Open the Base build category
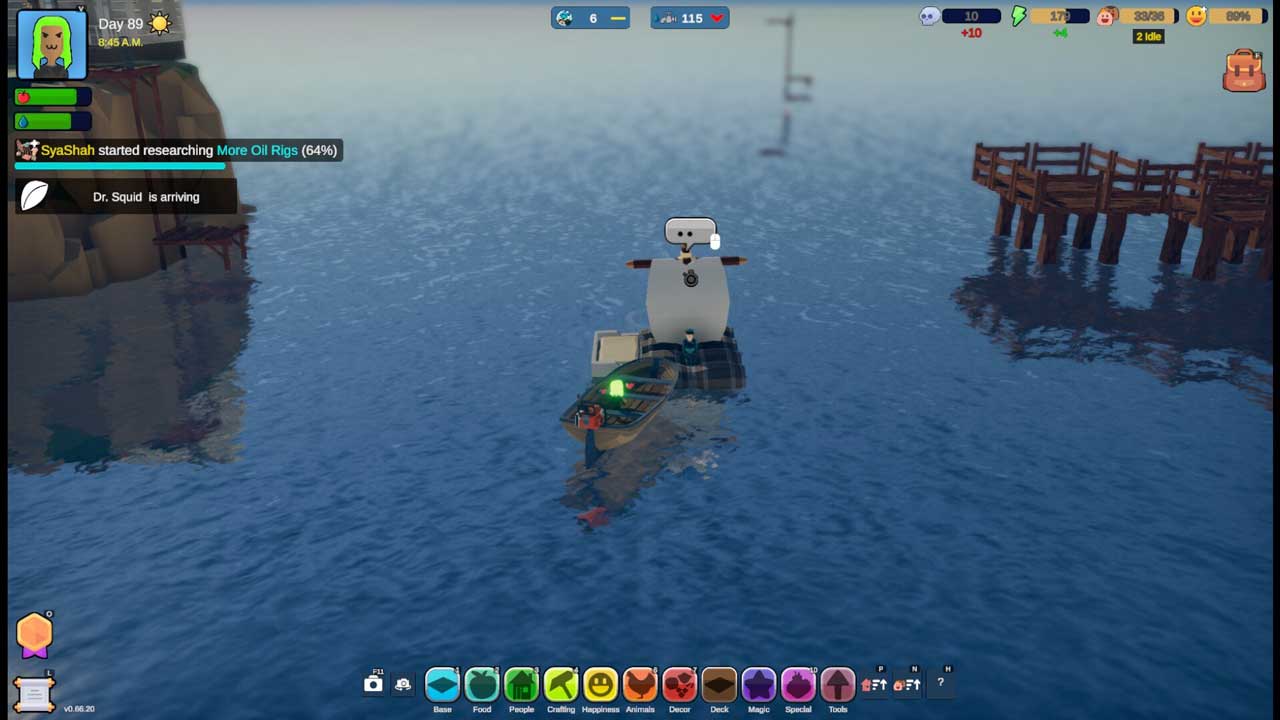The height and width of the screenshot is (720, 1280). [x=442, y=685]
